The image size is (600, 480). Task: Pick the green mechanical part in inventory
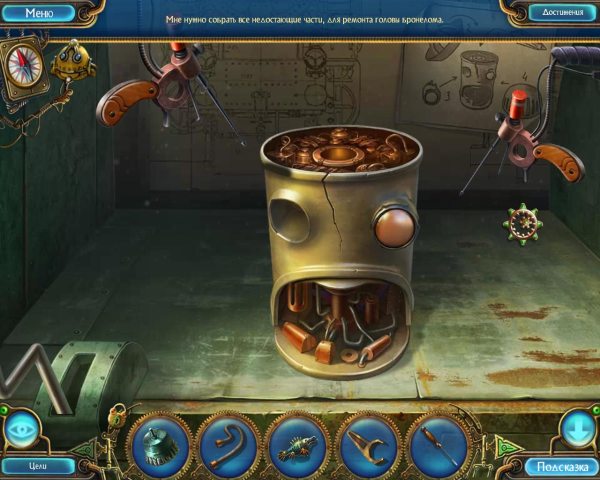pyautogui.click(x=297, y=443)
